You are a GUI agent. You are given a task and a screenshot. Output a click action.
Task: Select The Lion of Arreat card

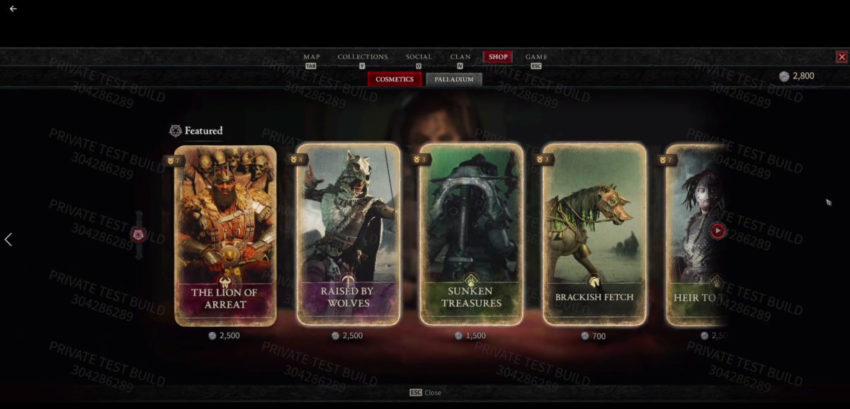(225, 235)
